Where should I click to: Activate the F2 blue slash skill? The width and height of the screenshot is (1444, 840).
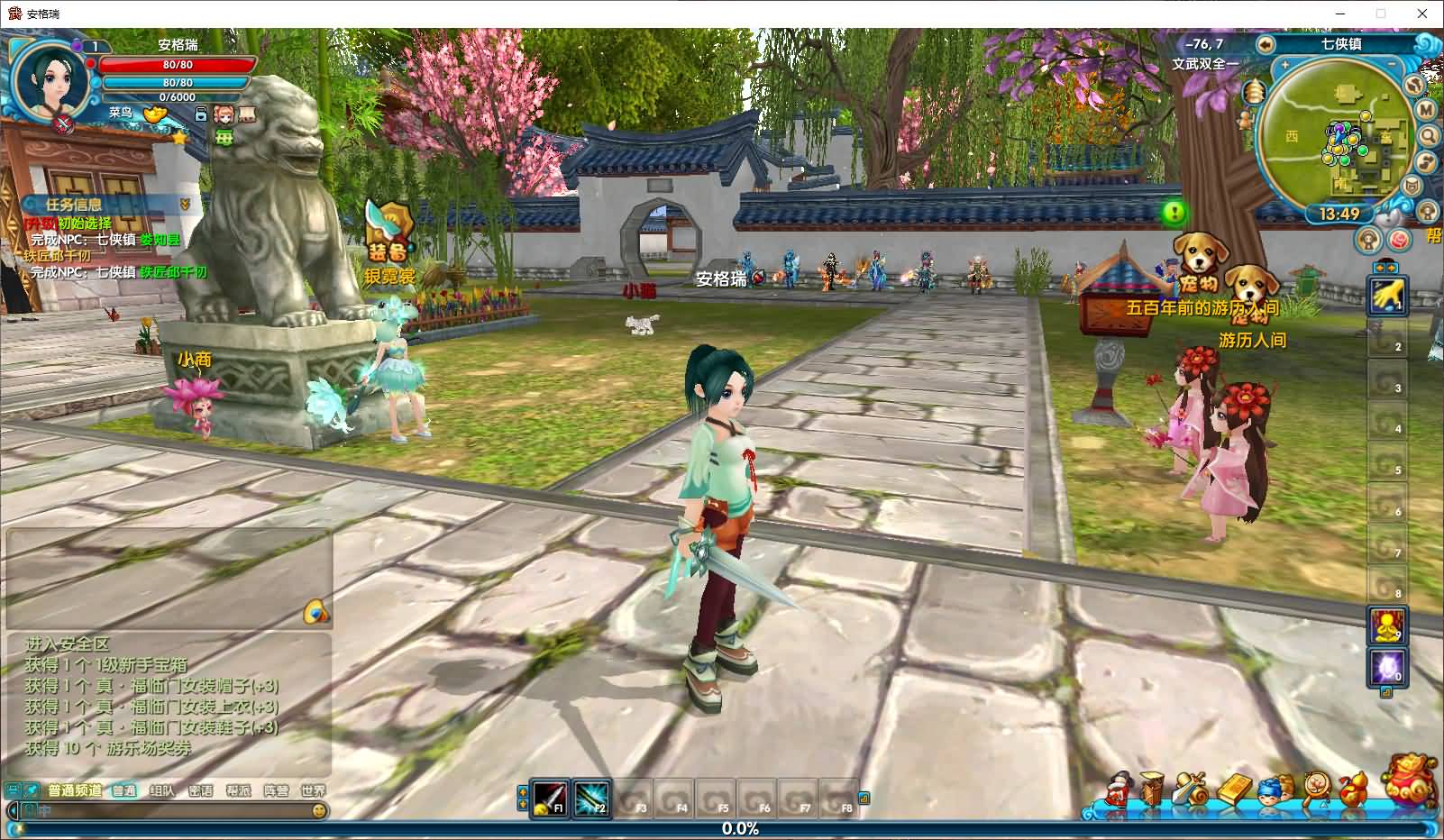click(591, 797)
